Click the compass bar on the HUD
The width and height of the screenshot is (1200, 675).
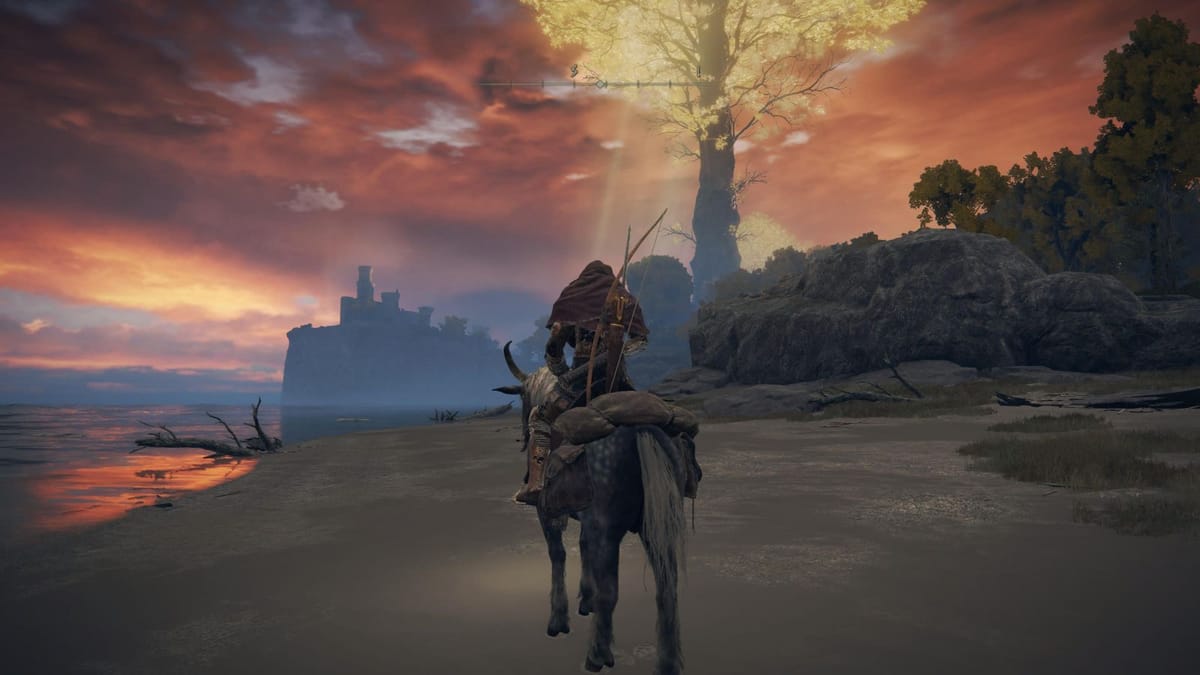click(600, 84)
